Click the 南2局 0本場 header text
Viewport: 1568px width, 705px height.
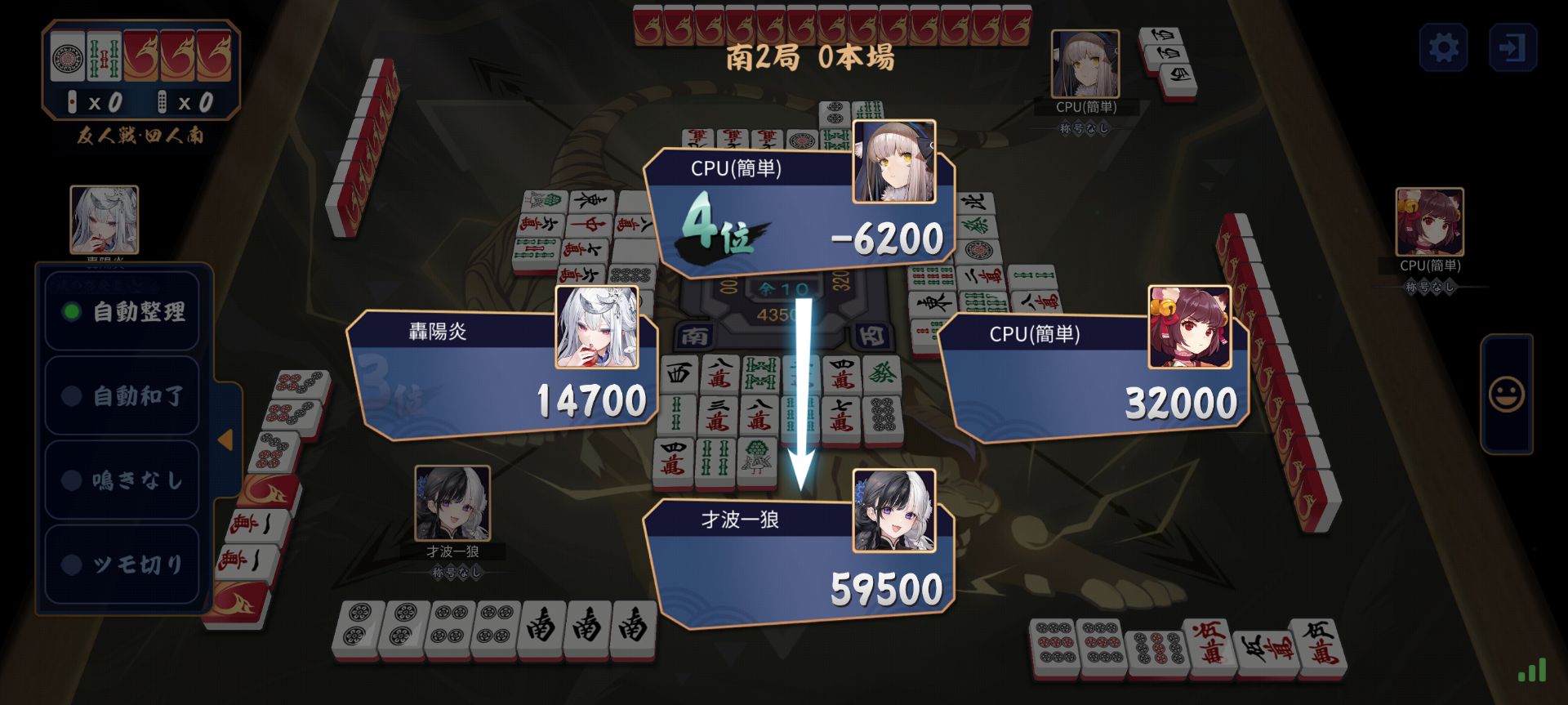811,57
